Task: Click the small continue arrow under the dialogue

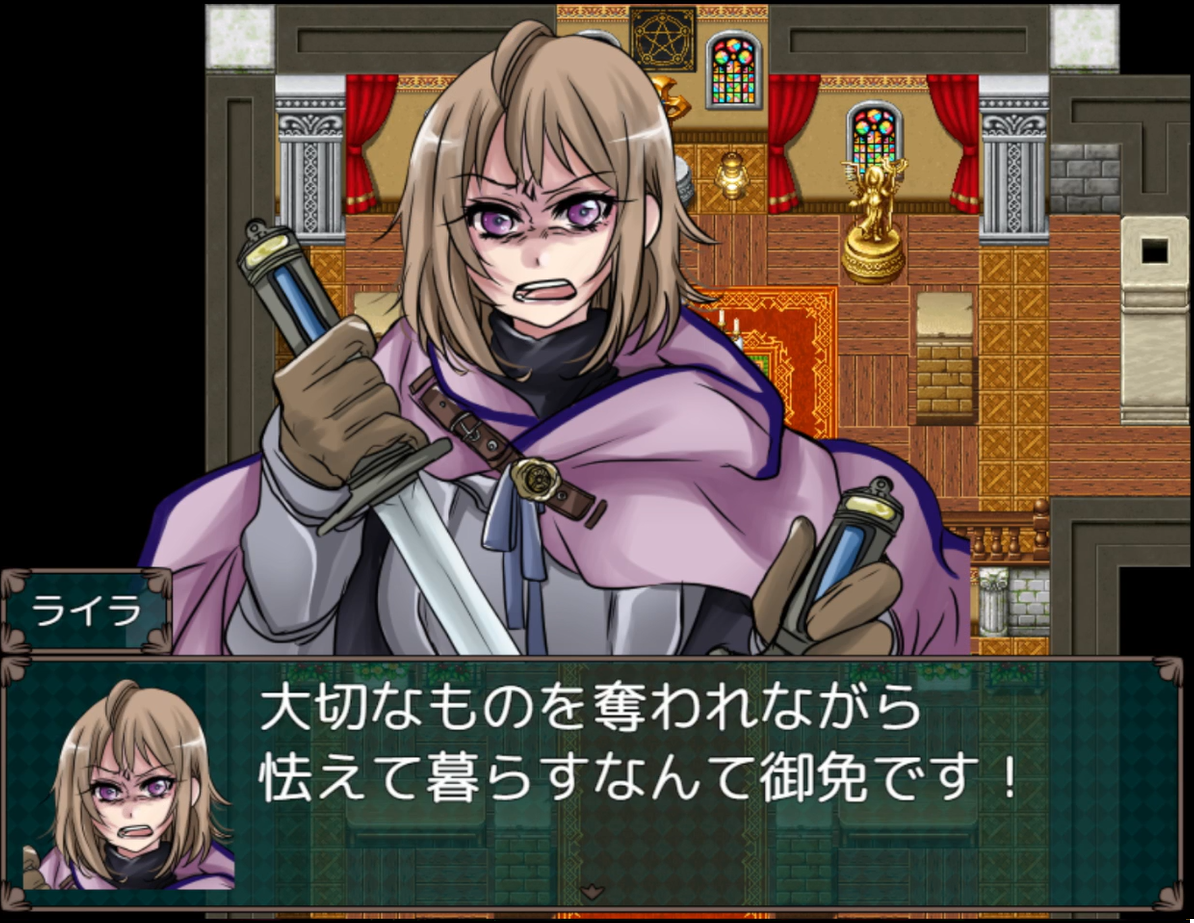Action: click(592, 890)
